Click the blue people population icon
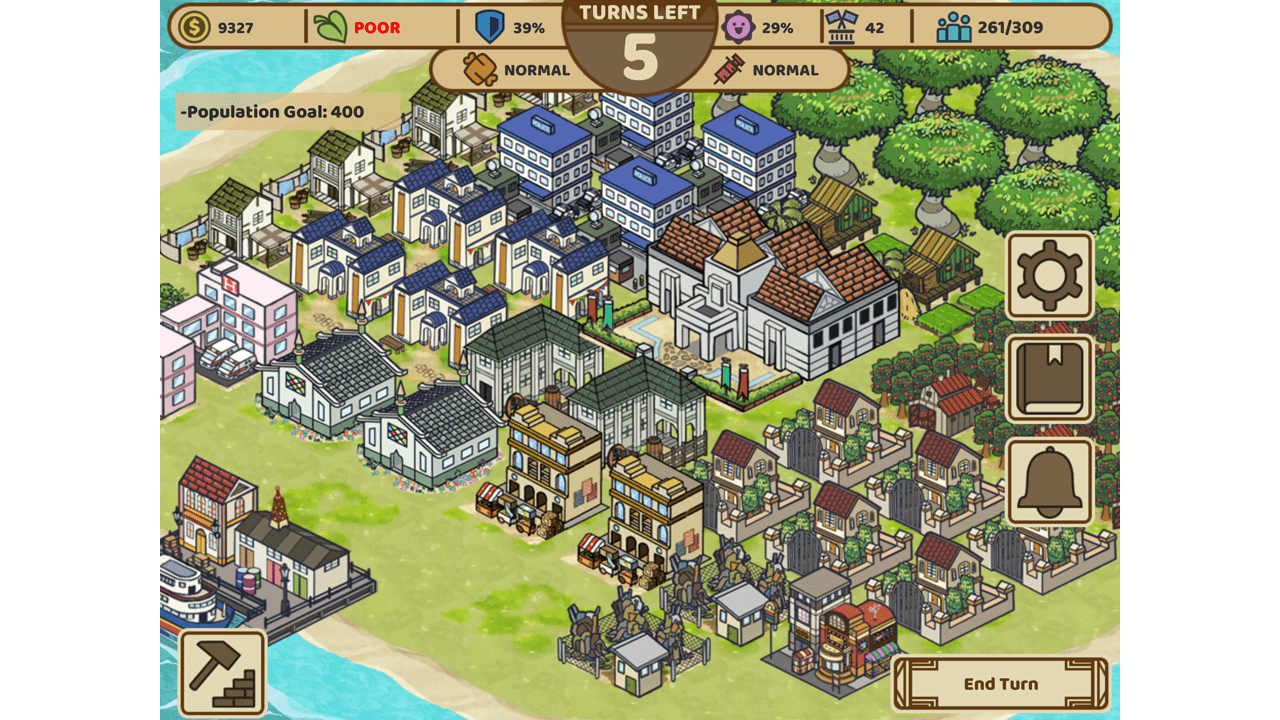This screenshot has height=720, width=1280. coord(953,27)
